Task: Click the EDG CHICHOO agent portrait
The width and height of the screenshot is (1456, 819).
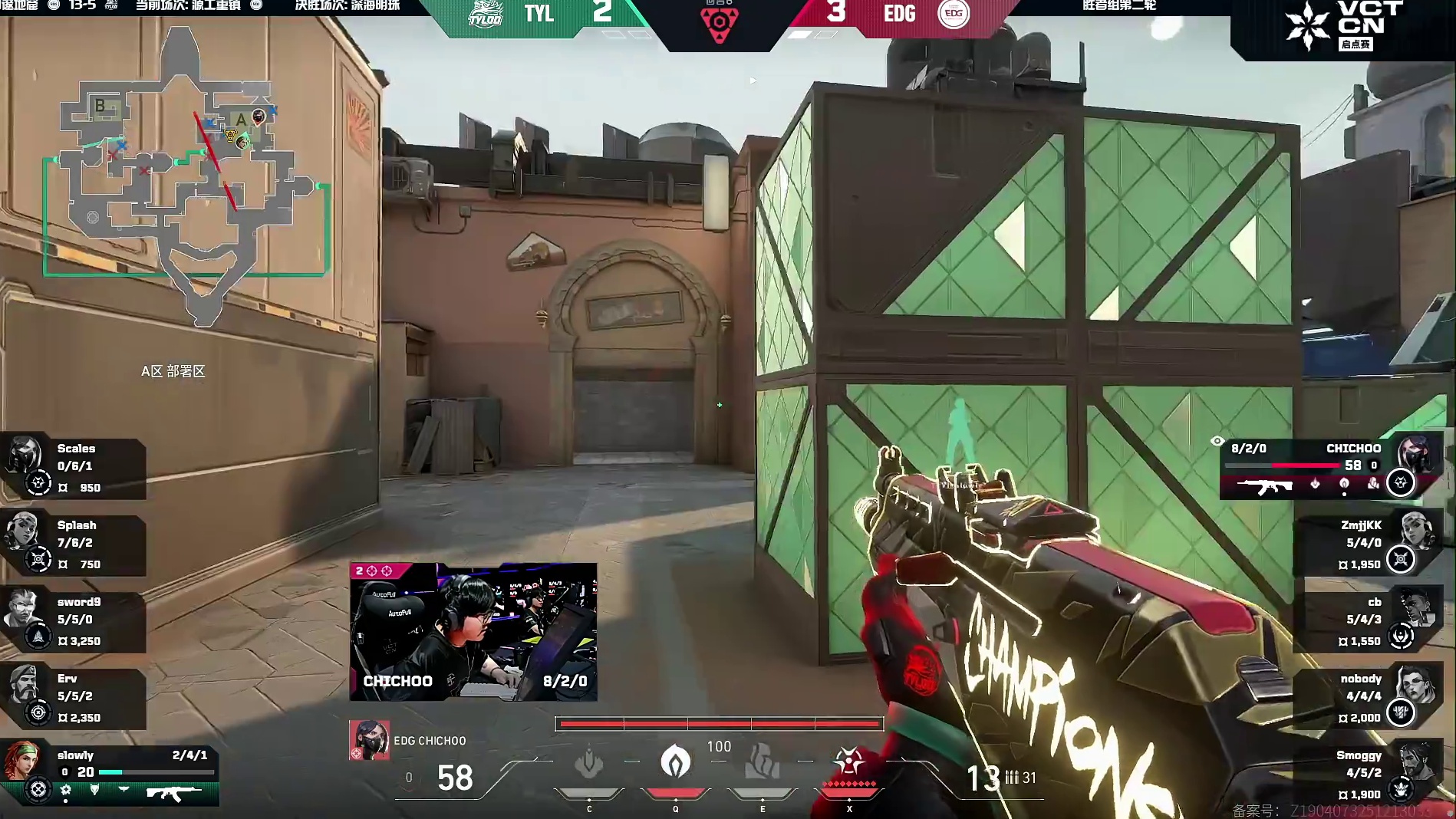Action: 369,740
